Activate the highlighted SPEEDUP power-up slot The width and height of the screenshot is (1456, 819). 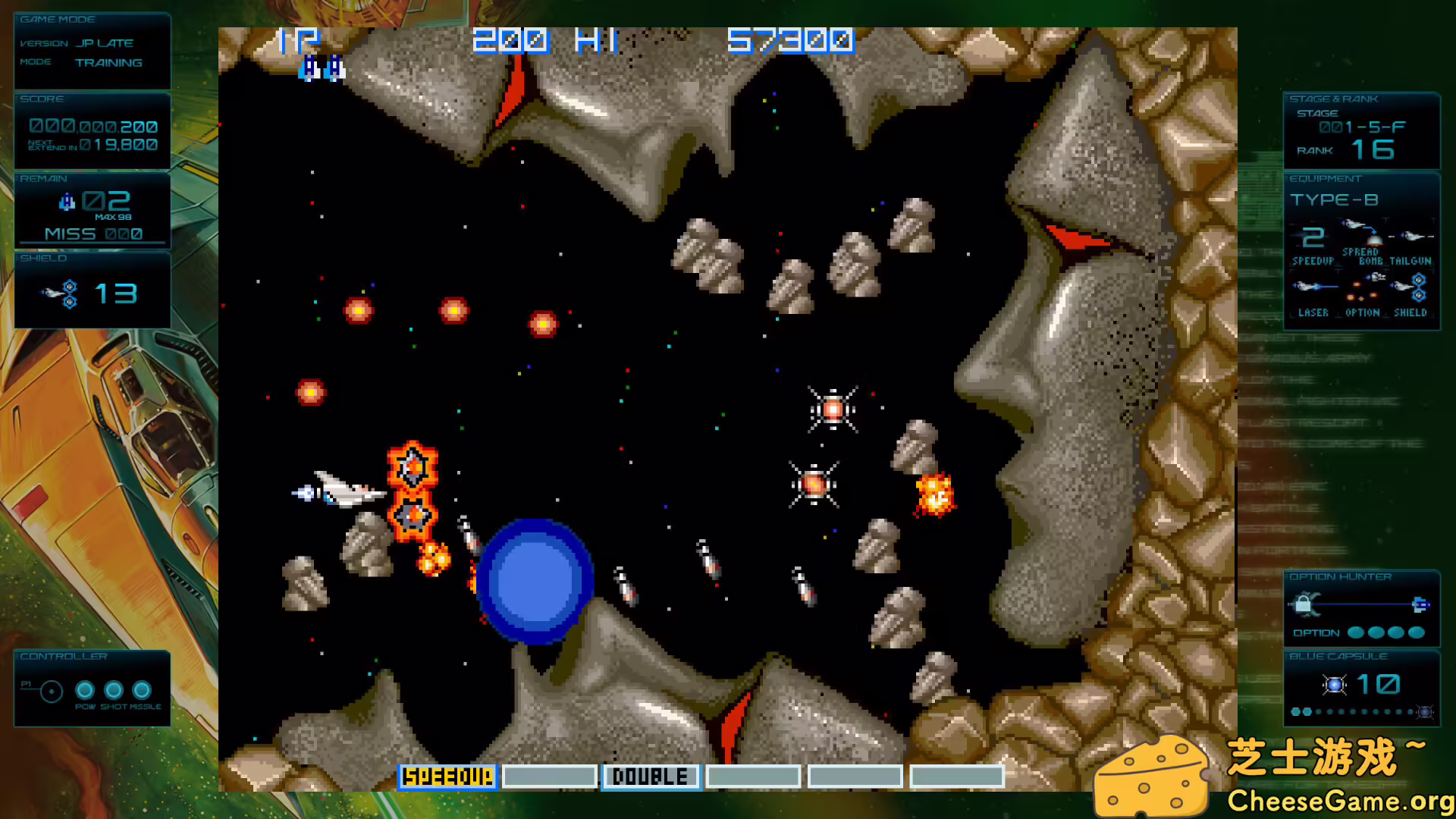(447, 777)
